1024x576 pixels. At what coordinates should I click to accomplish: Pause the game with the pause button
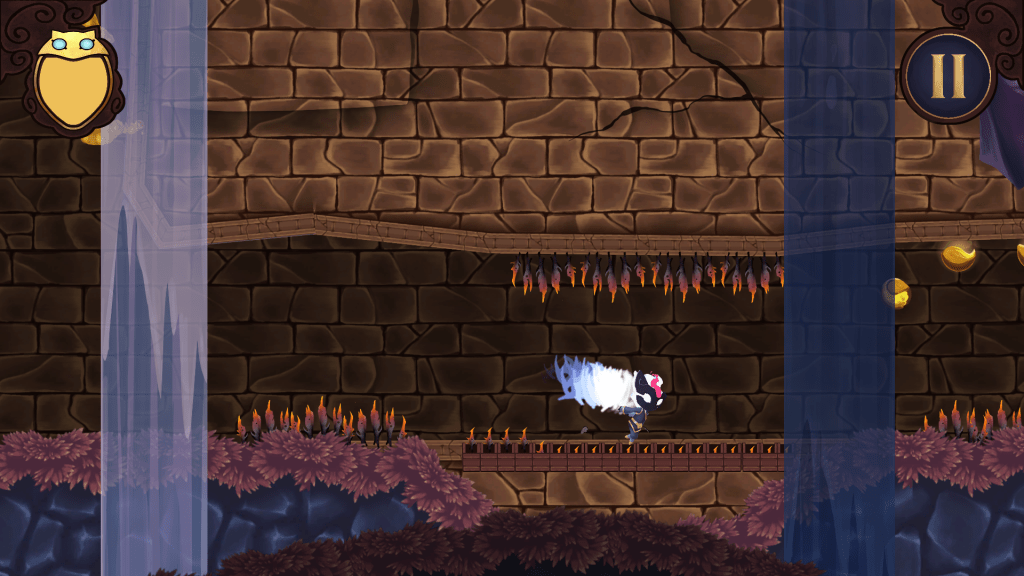coord(946,75)
